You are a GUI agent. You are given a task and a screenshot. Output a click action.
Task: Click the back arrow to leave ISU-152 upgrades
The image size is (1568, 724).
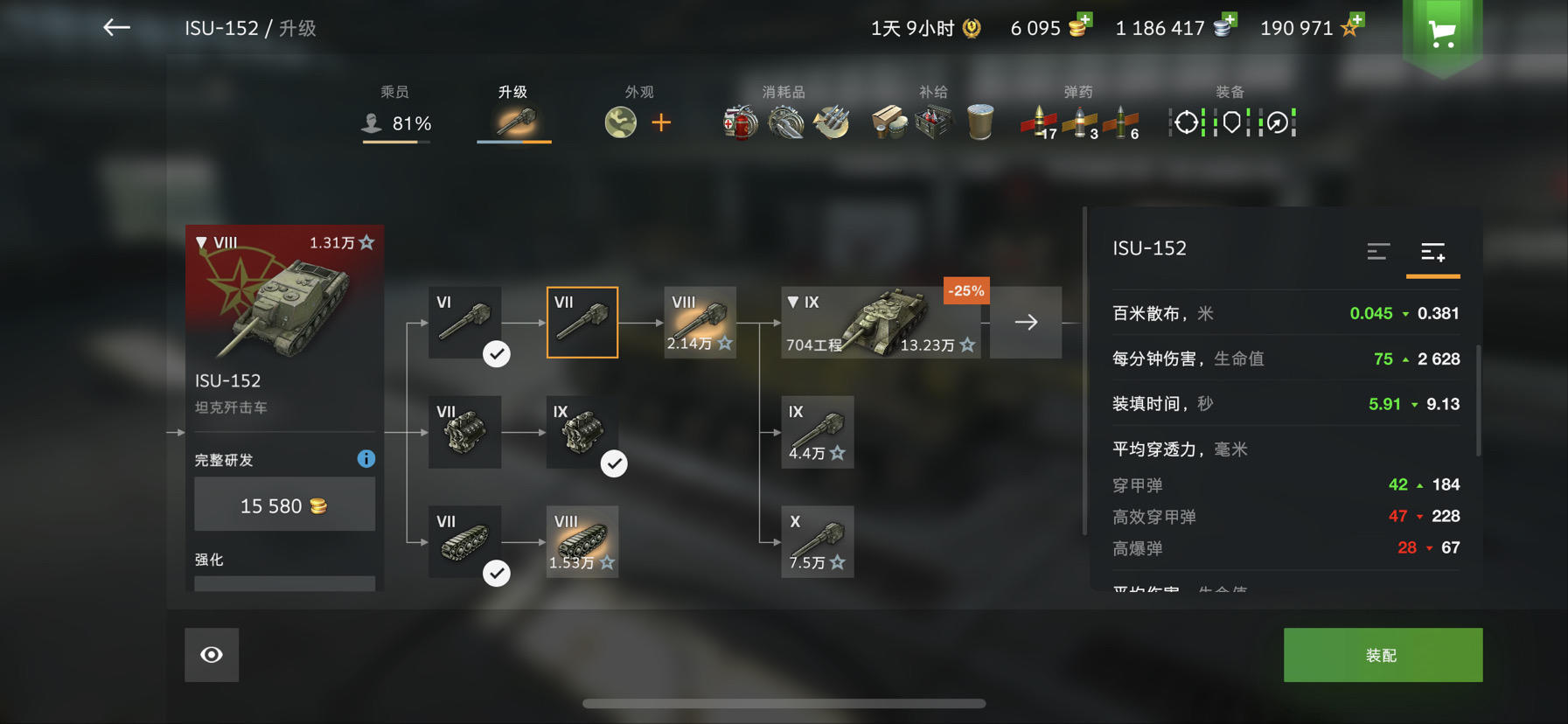[115, 27]
